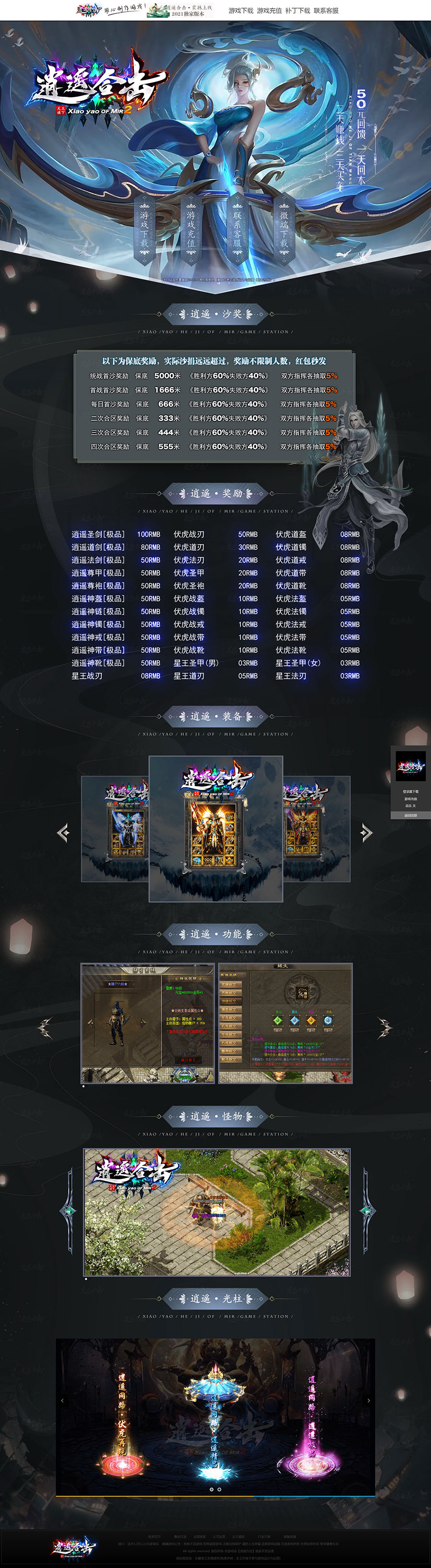This screenshot has width=431, height=1568.
Task: Toggle the 音乐 关 music switch
Action: (x=411, y=806)
